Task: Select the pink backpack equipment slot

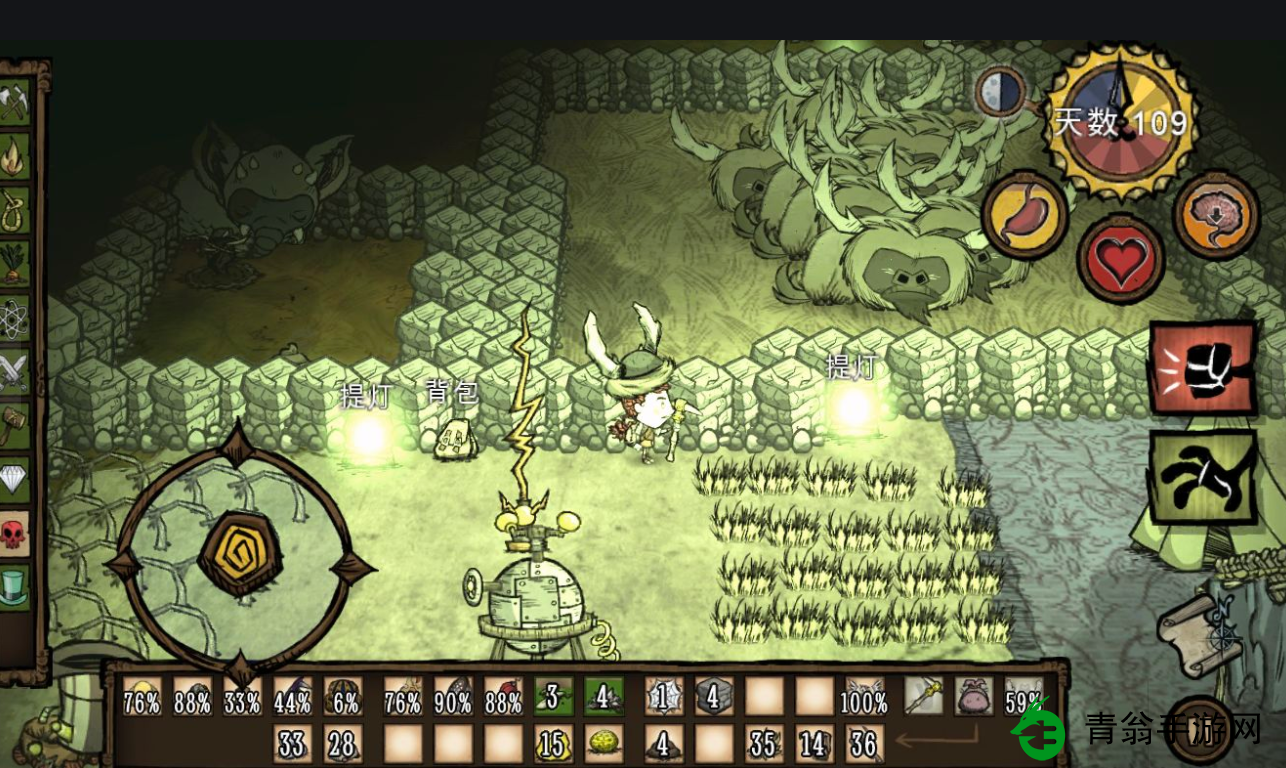Action: click(x=974, y=696)
